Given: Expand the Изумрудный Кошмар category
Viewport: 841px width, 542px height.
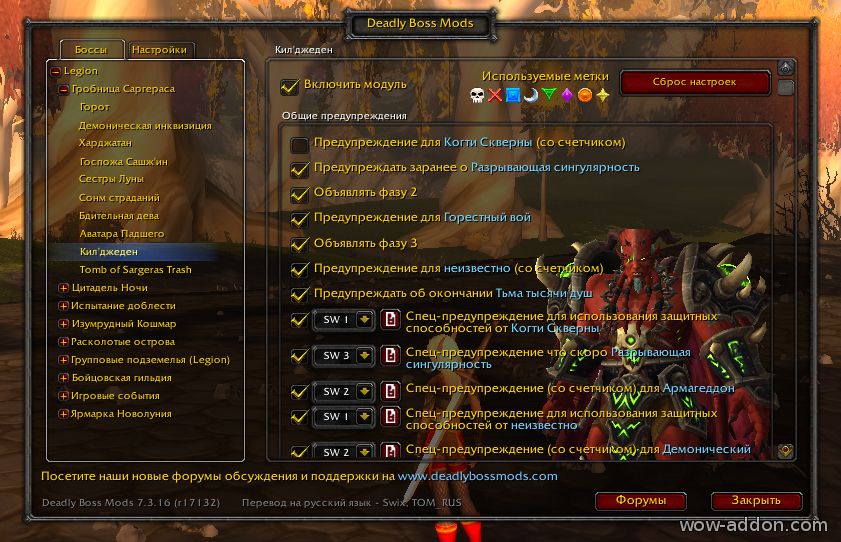Looking at the screenshot, I should tap(64, 324).
